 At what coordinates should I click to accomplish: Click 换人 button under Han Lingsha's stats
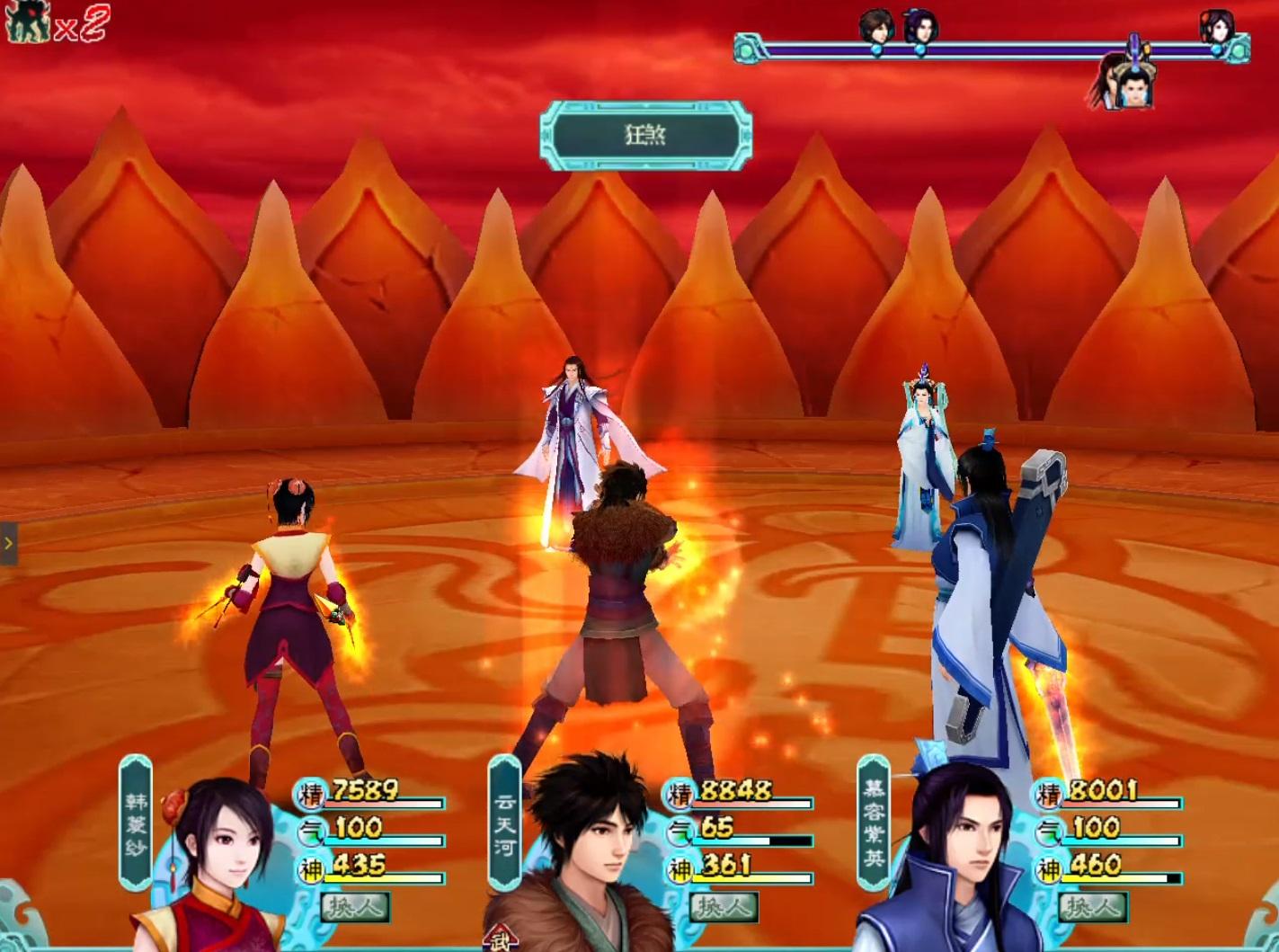pos(355,907)
